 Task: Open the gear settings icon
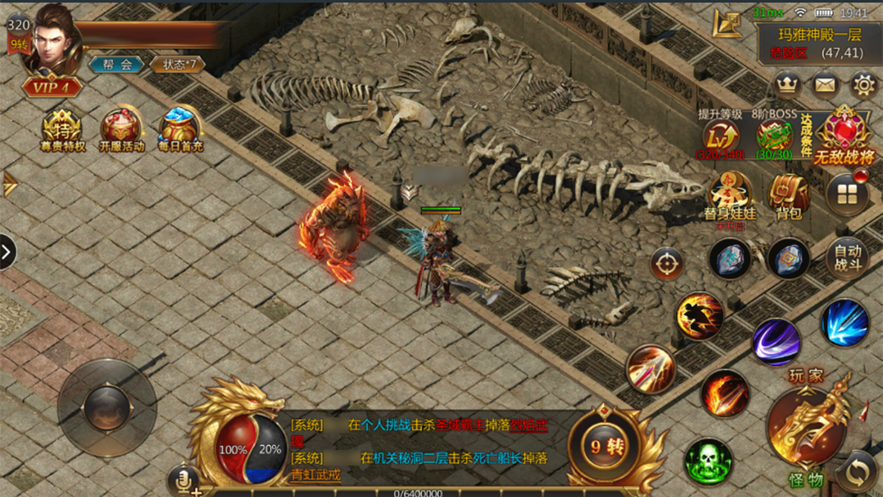pos(863,84)
